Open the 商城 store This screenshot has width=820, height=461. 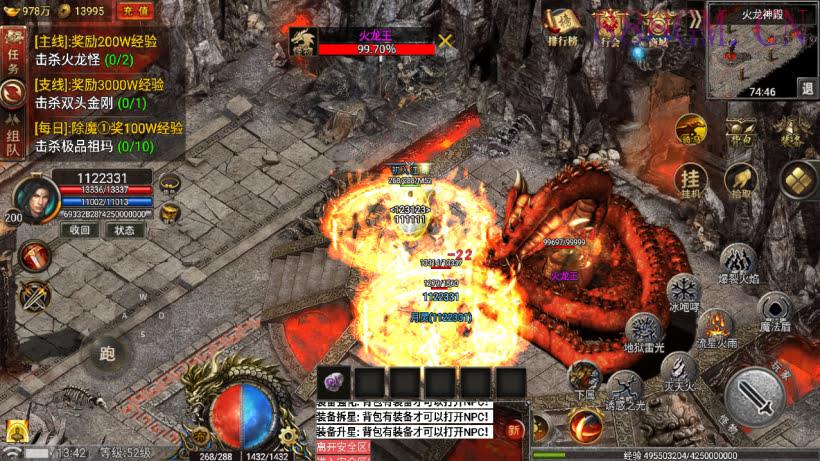[656, 27]
